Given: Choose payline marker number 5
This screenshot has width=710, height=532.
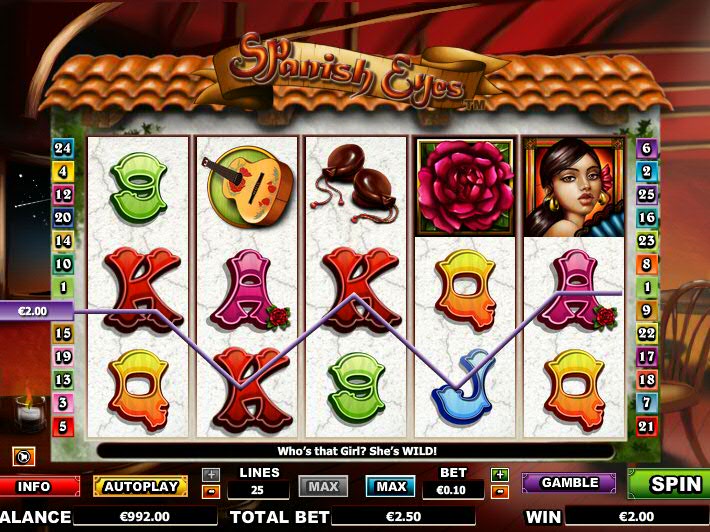Looking at the screenshot, I should click(x=63, y=427).
